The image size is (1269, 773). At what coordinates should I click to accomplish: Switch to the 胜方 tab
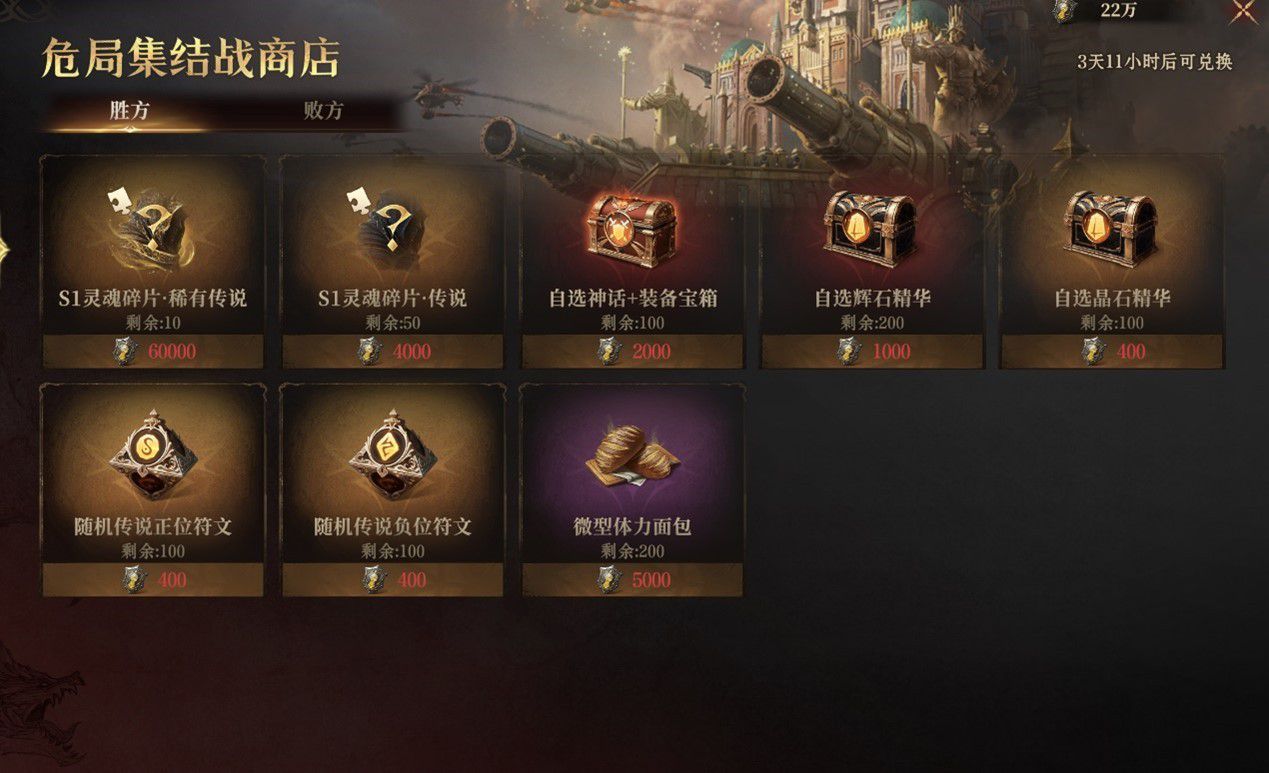(x=130, y=111)
